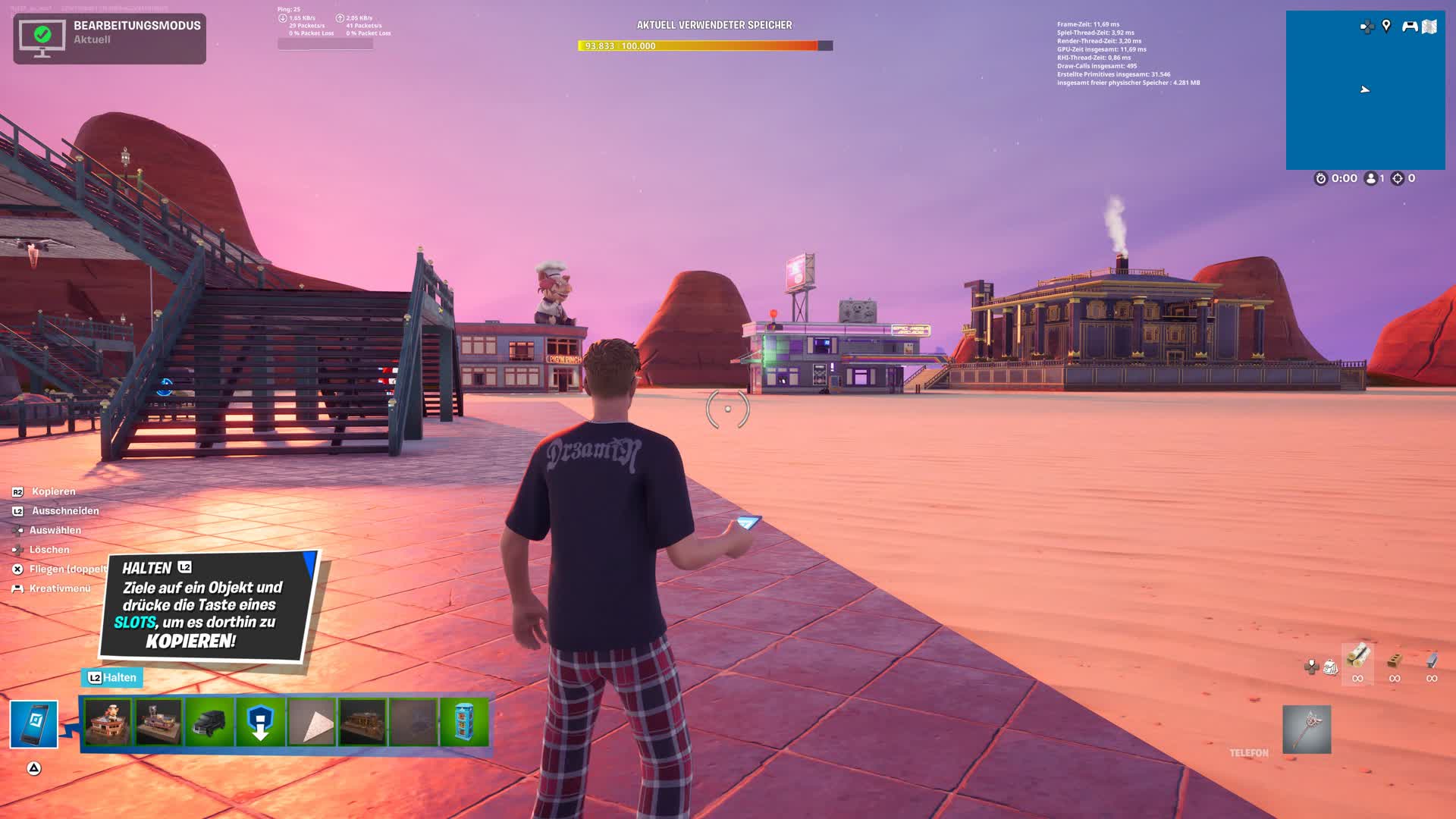The image size is (1456, 819).
Task: Click the folded map icon on minimap
Action: [x=1429, y=27]
